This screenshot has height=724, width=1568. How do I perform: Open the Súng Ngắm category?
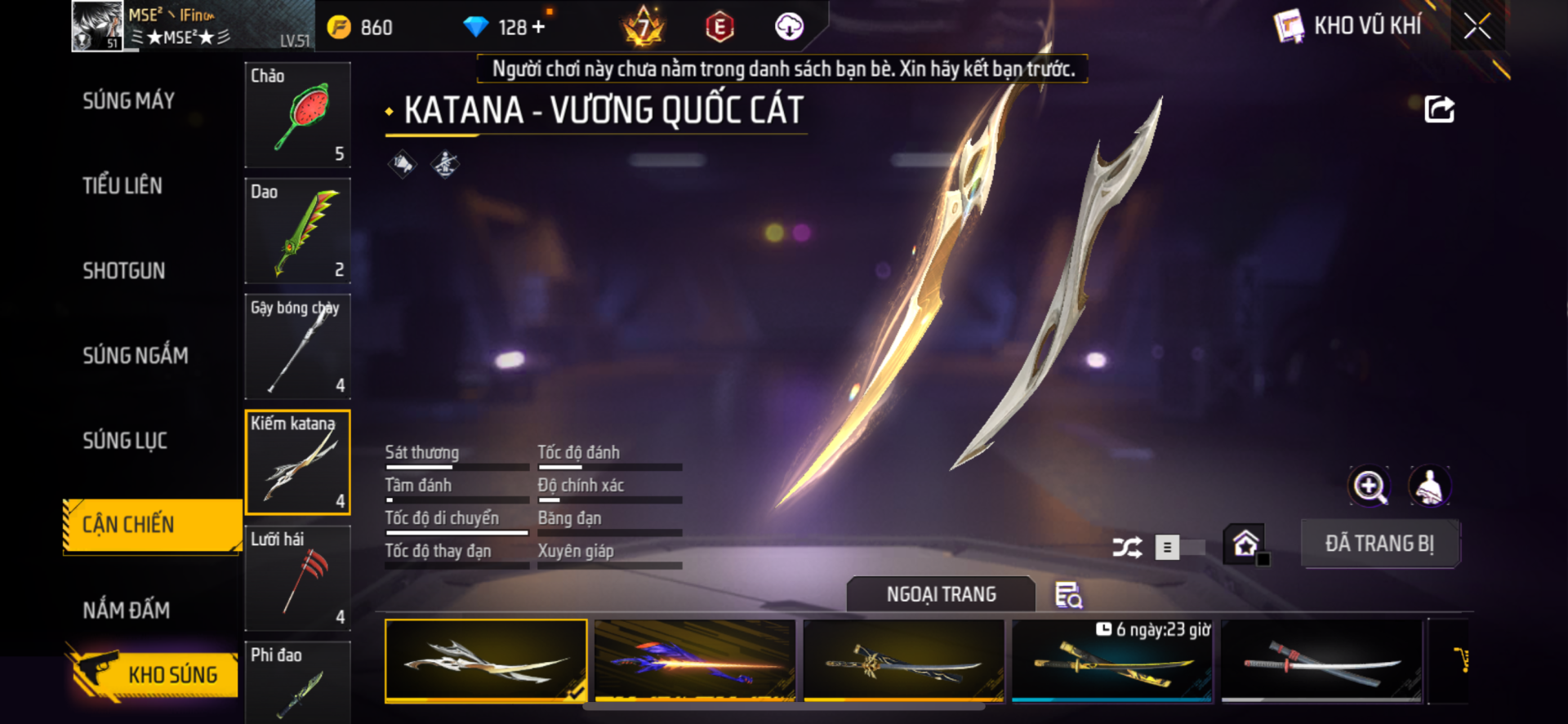(x=136, y=356)
